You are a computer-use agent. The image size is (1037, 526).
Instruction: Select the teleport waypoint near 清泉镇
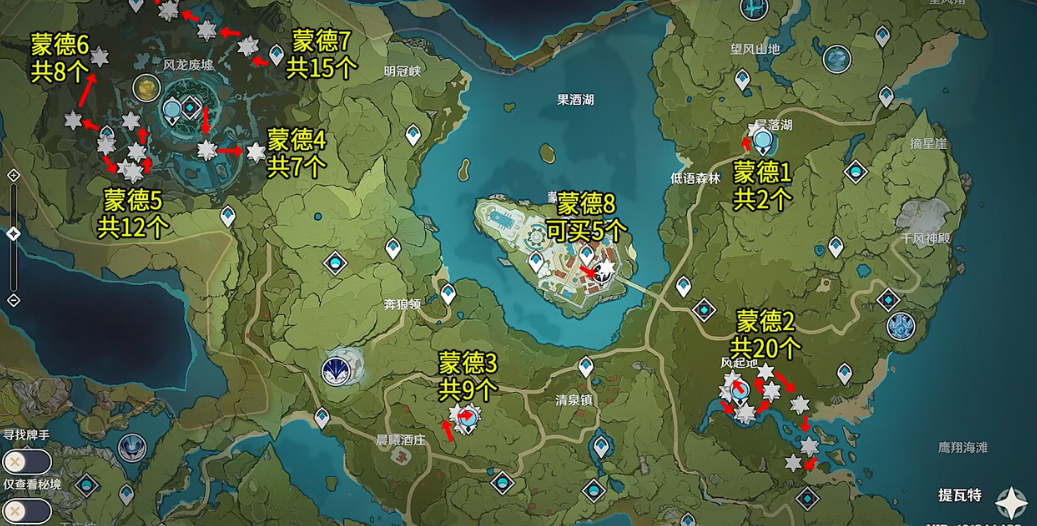tap(585, 368)
